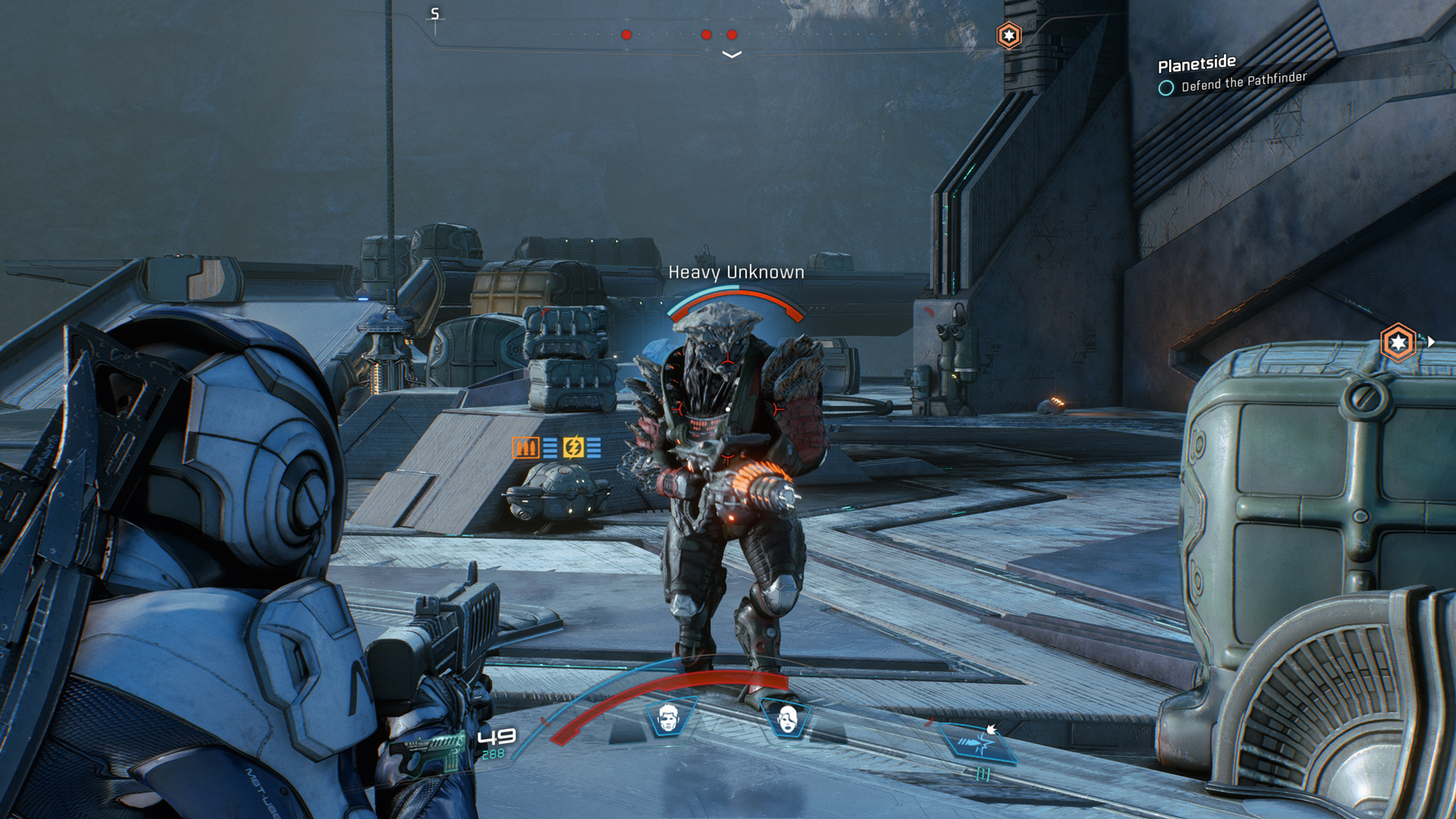Click the compass S heading marker
The height and width of the screenshot is (819, 1456).
435,14
